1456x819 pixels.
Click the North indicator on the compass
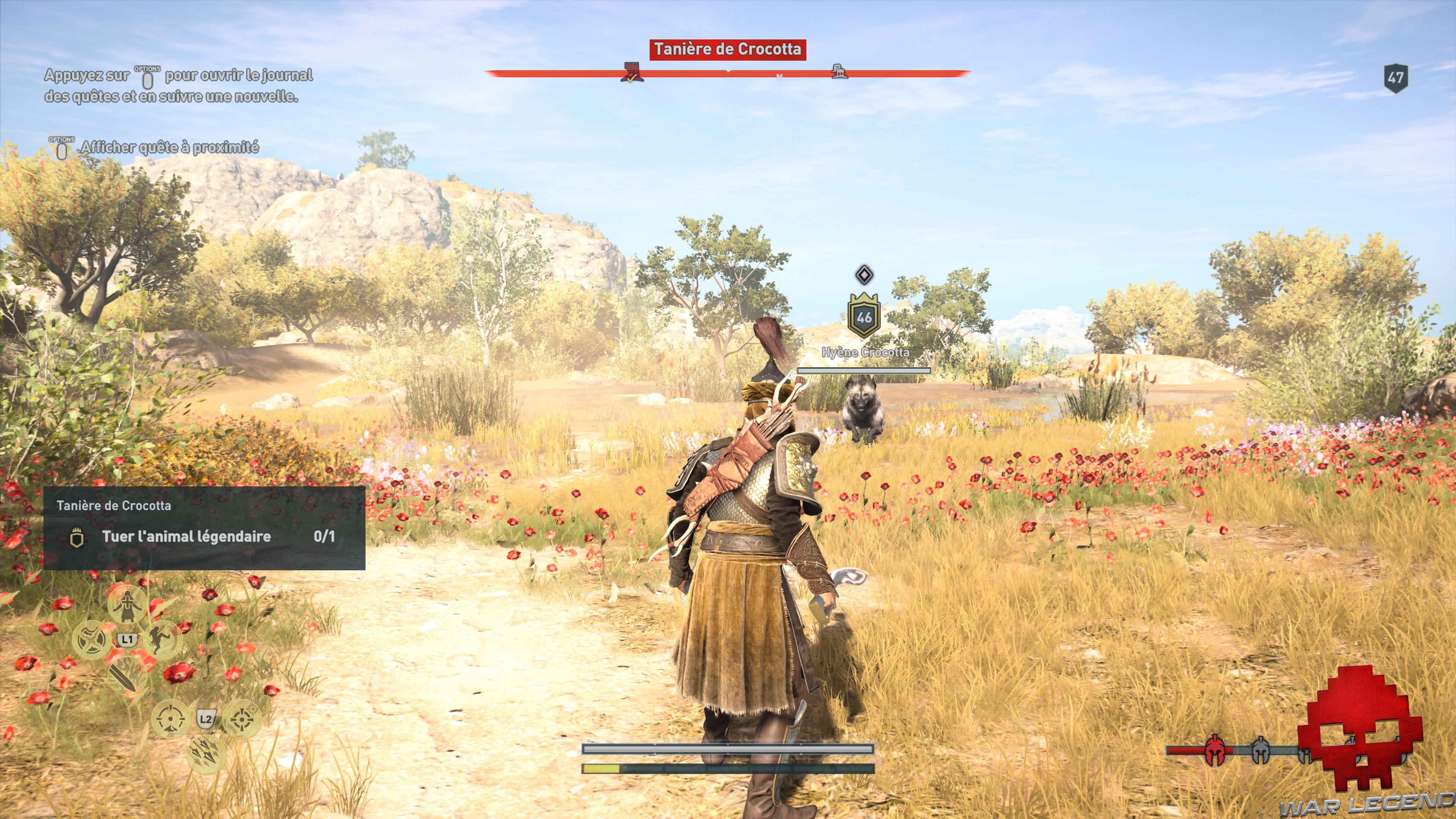(x=780, y=77)
